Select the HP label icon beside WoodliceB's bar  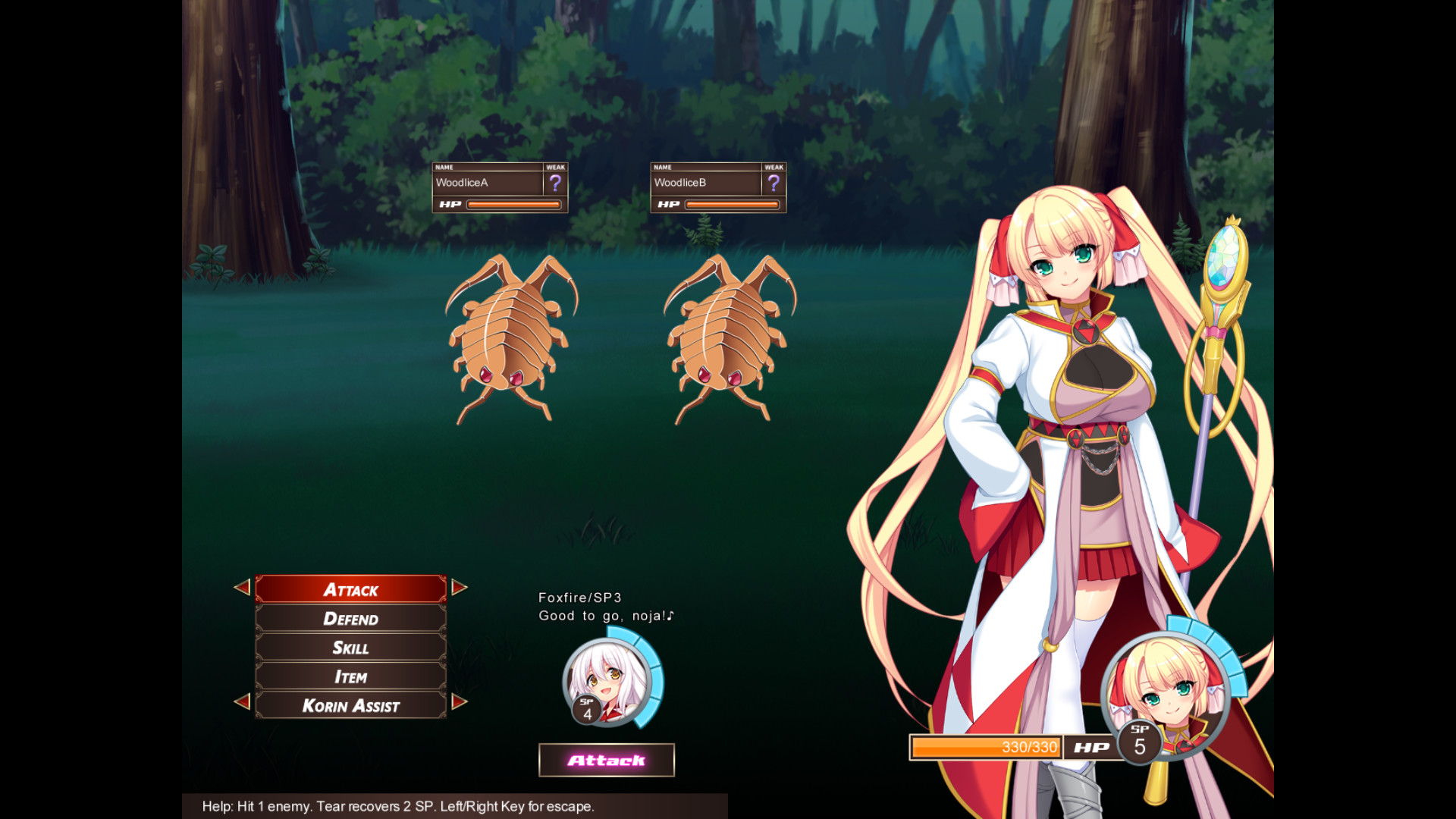669,203
